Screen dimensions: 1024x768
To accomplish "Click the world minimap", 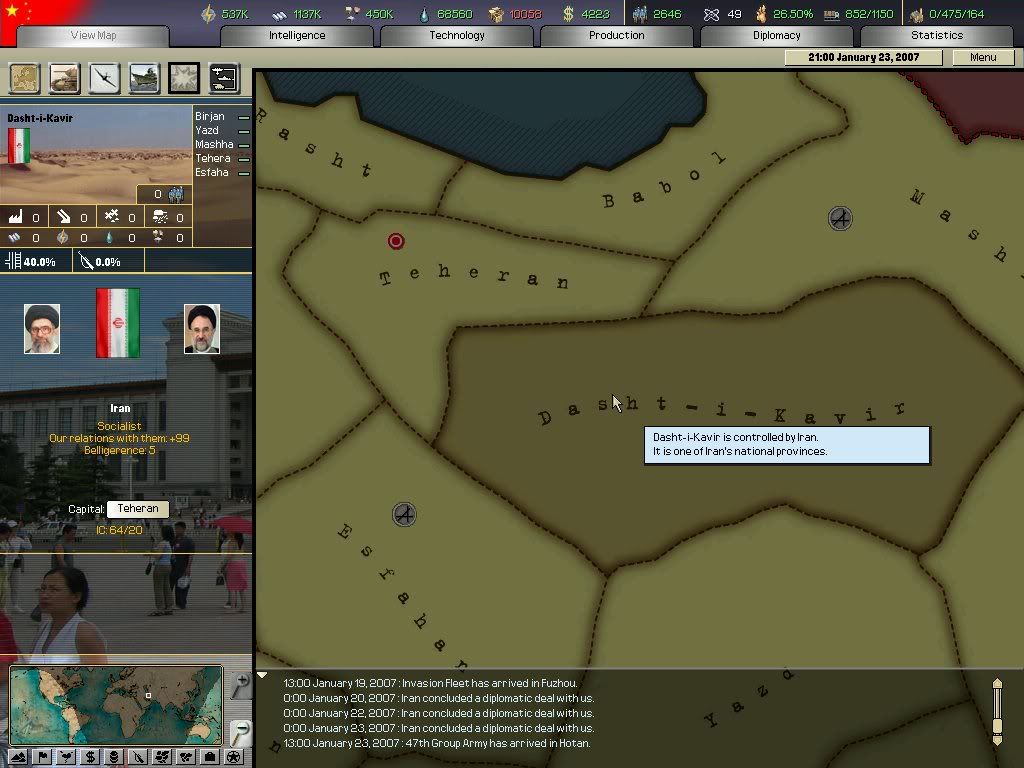I will pyautogui.click(x=116, y=705).
